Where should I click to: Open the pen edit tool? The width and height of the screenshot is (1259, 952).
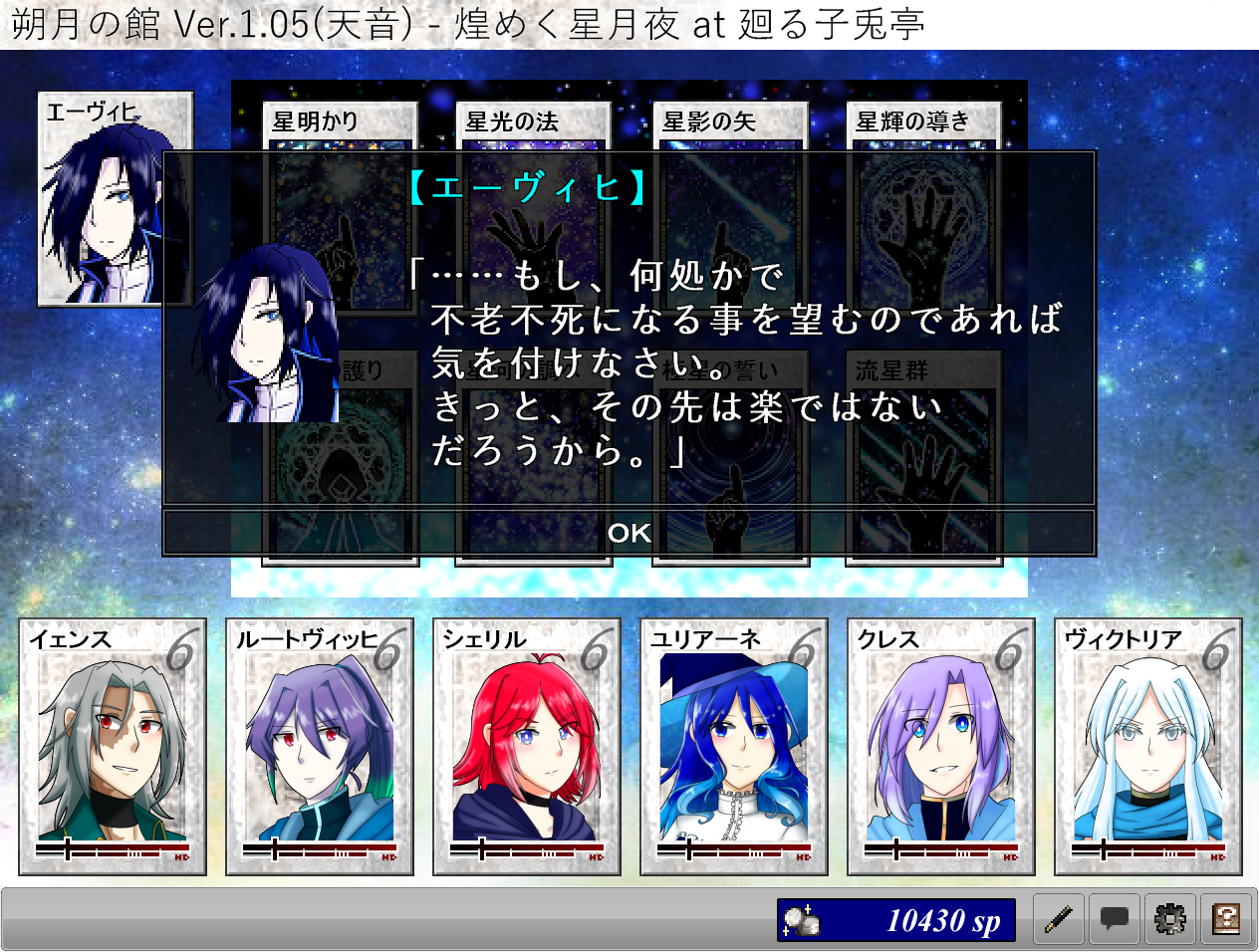pos(1059,919)
